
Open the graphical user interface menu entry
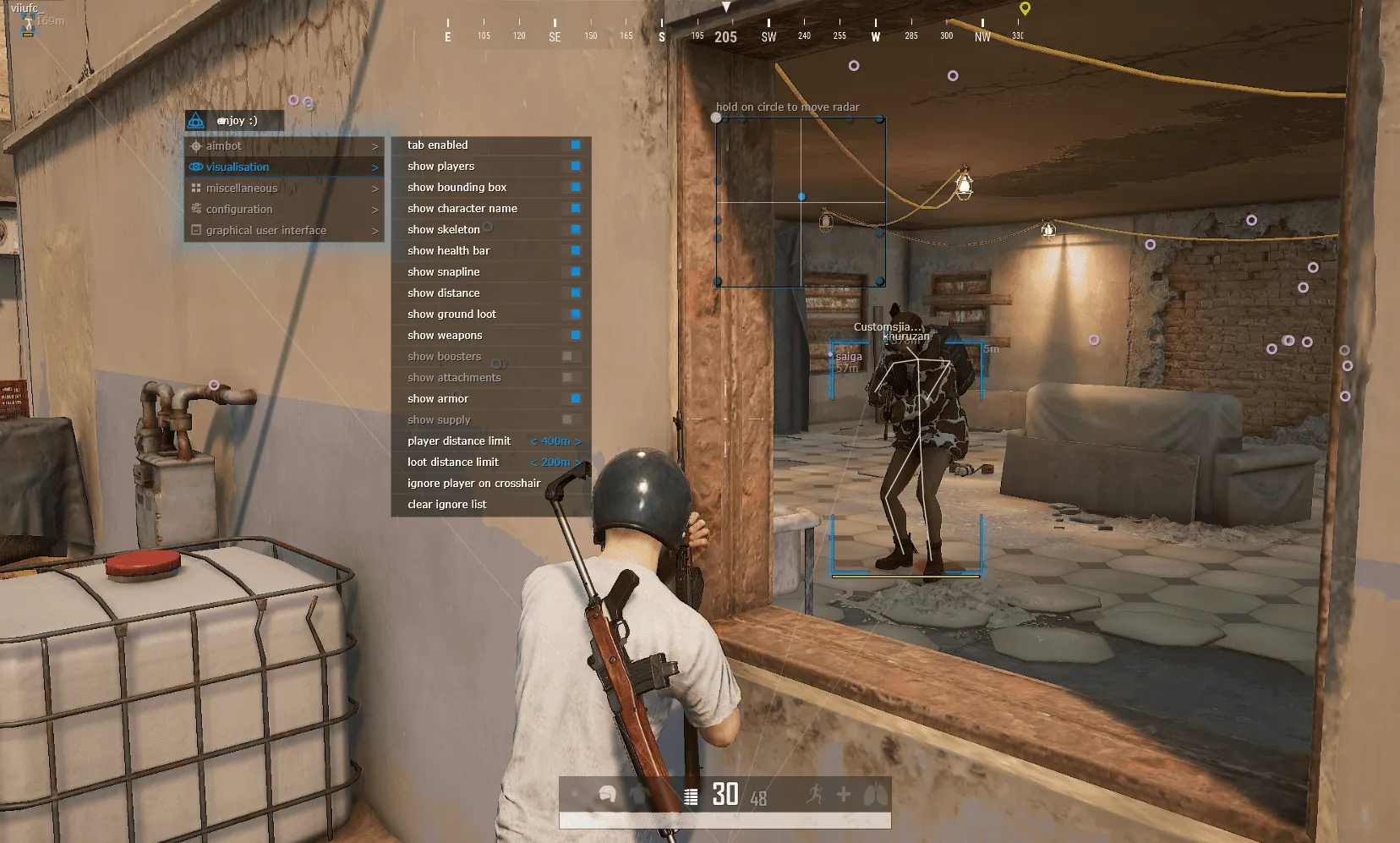[x=265, y=230]
